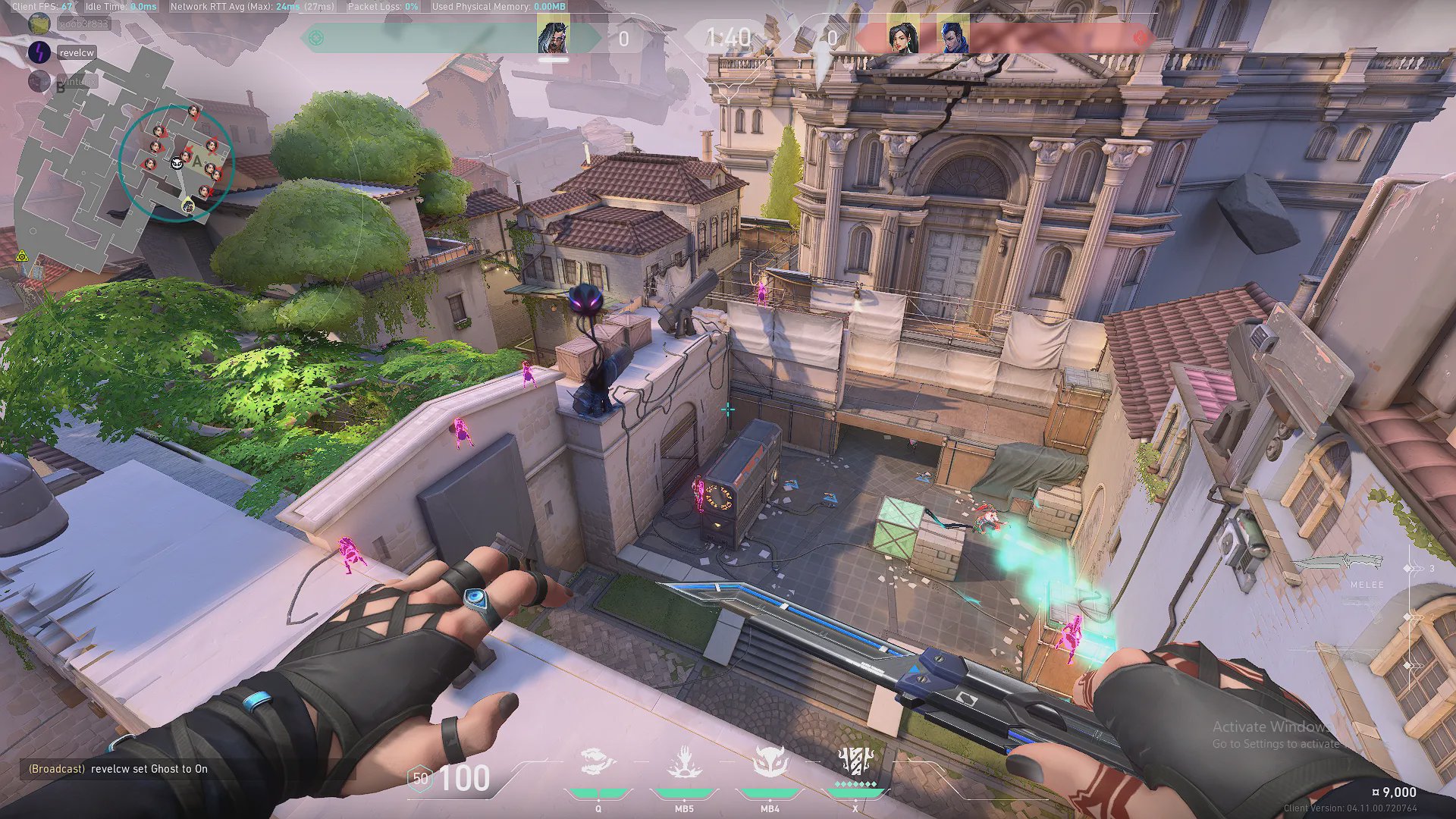Activate the Prowler creature-head ability

coord(597,761)
